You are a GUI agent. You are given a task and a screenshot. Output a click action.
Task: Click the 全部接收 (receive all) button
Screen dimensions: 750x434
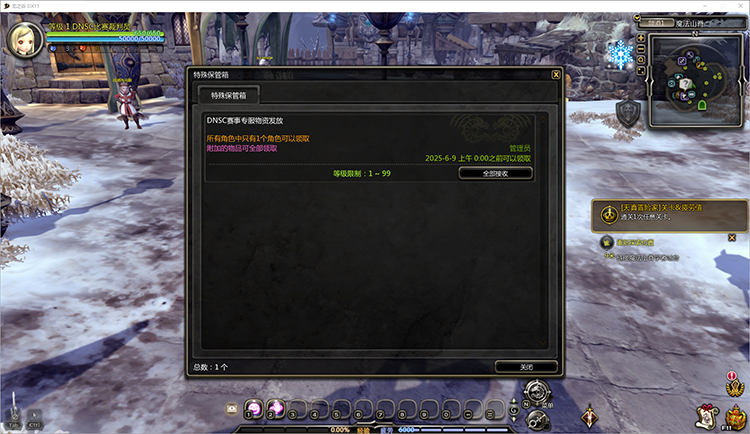495,173
